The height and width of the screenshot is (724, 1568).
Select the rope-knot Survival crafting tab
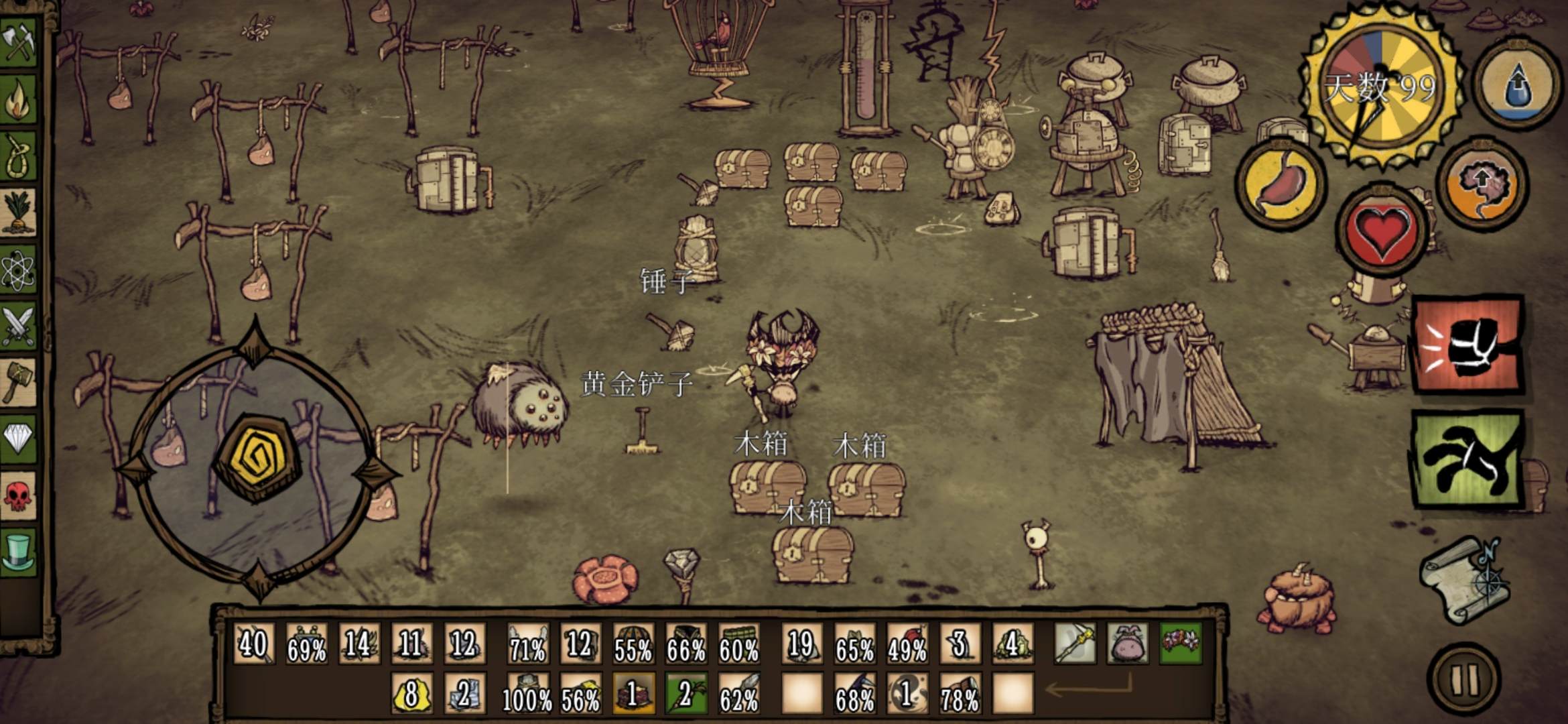19,156
